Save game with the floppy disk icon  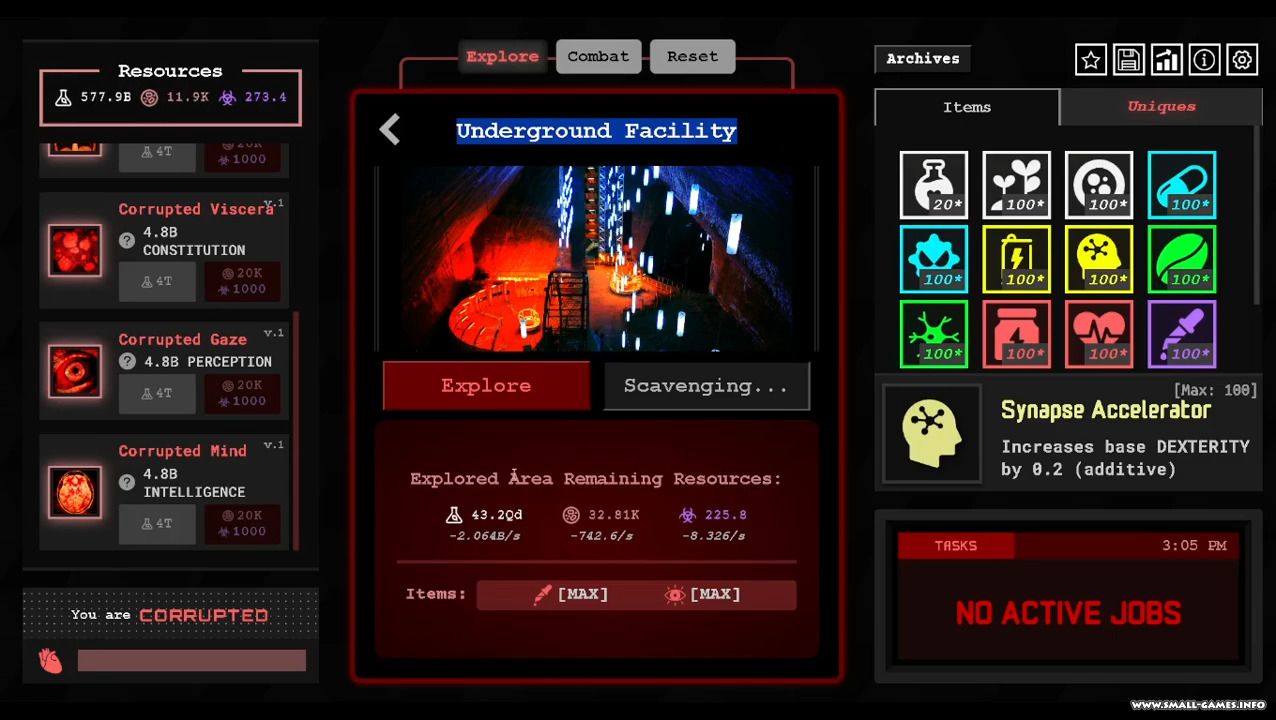(1128, 60)
